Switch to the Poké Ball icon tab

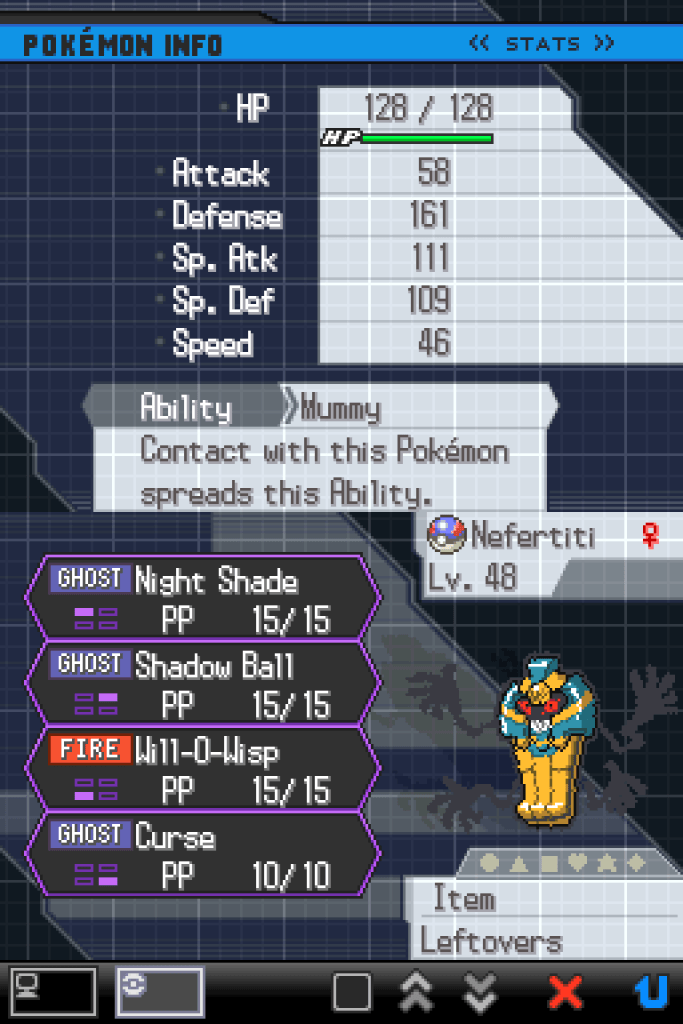pyautogui.click(x=160, y=991)
